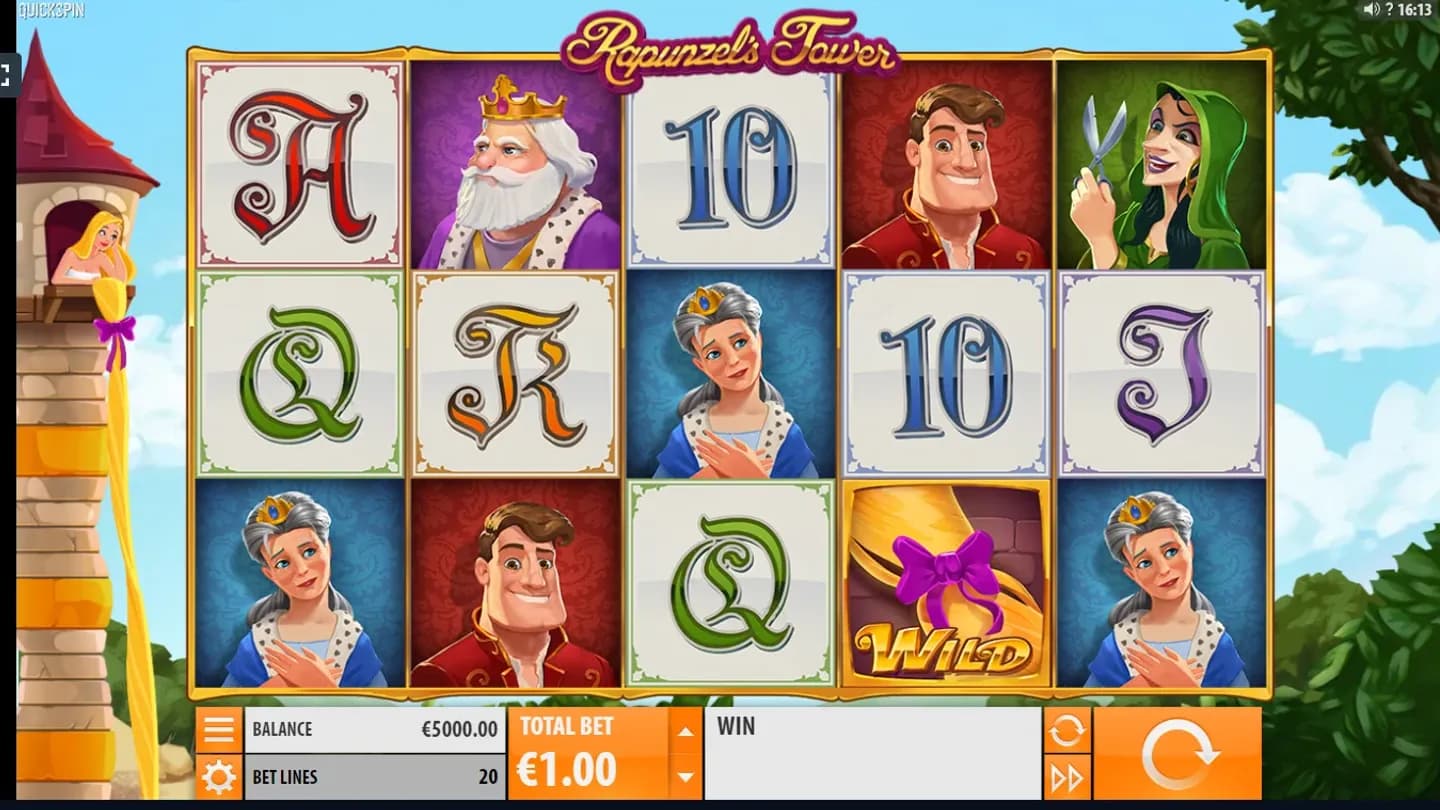Open bet settings with the gear icon
1440x810 pixels.
coord(218,777)
